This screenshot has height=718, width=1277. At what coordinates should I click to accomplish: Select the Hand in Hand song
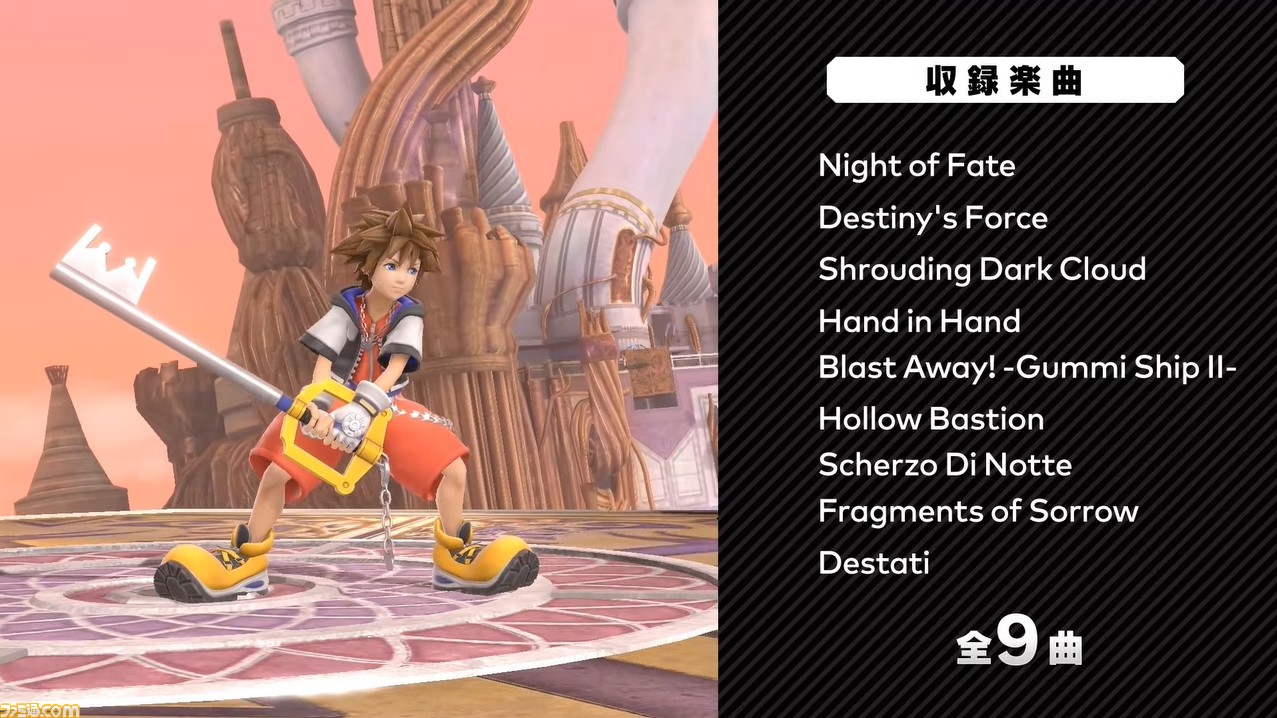[919, 321]
